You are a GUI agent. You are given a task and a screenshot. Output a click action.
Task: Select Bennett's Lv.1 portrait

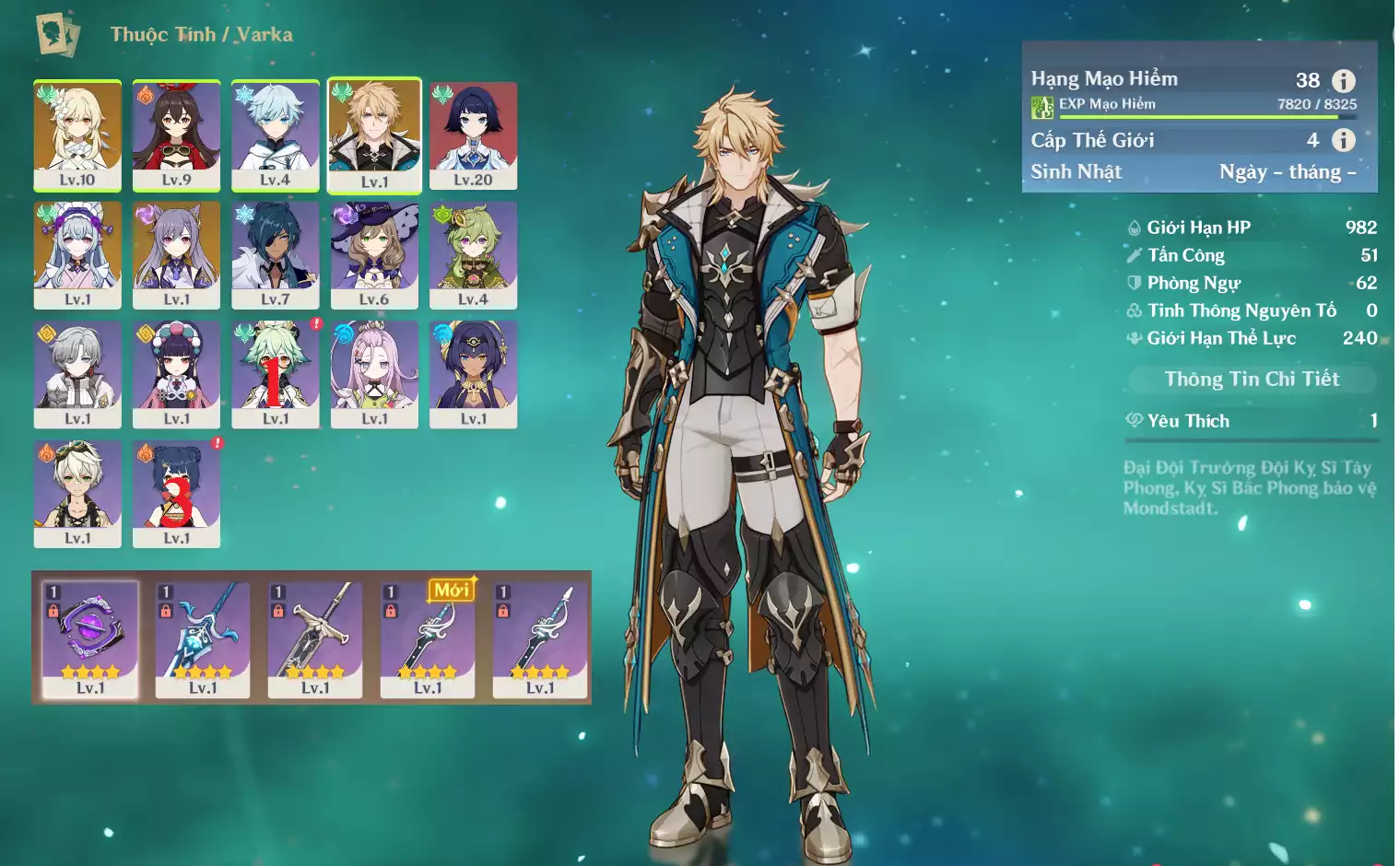[x=77, y=494]
